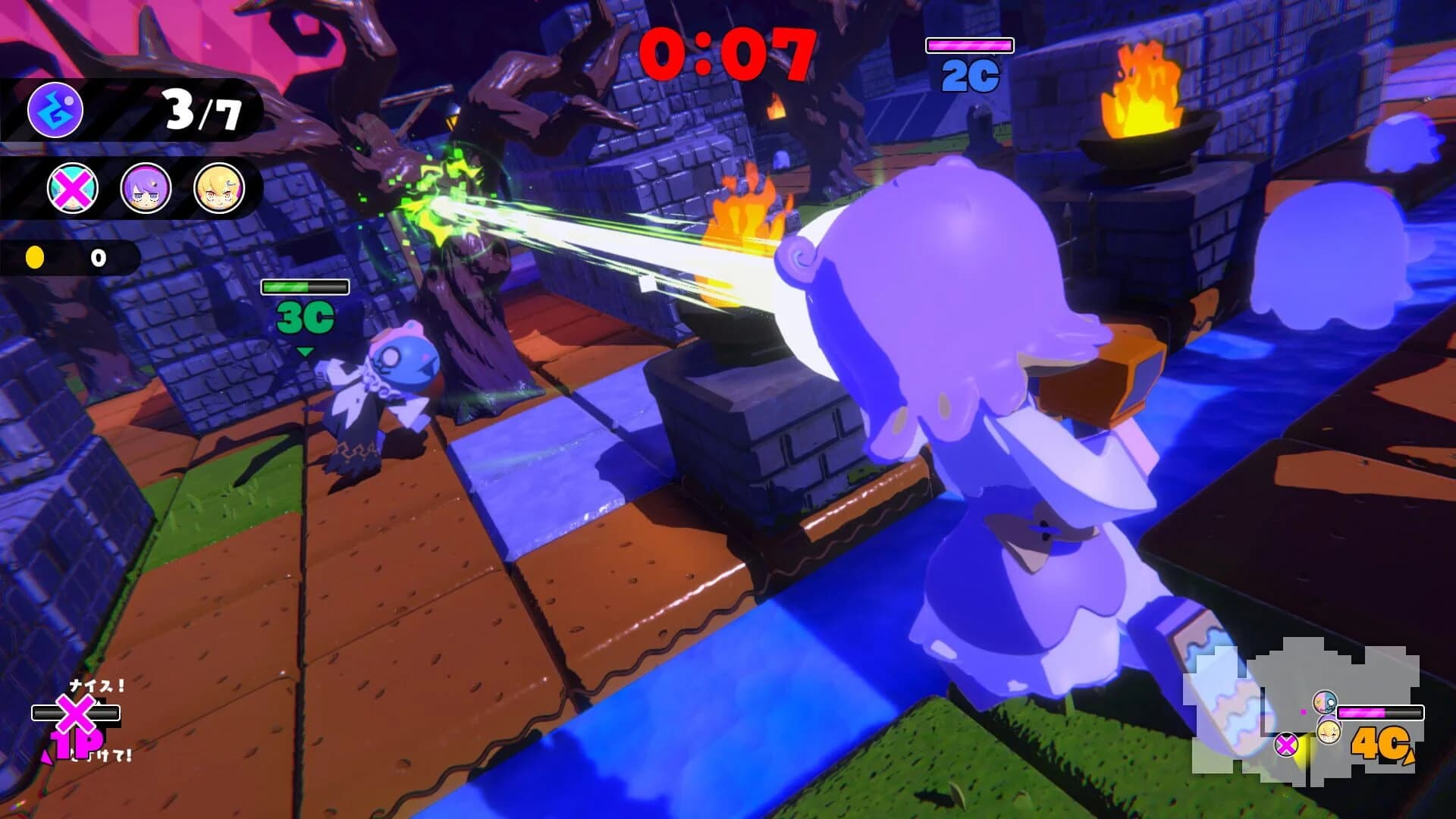
Task: Open the 3/7 objective progress counter
Action: tap(201, 110)
